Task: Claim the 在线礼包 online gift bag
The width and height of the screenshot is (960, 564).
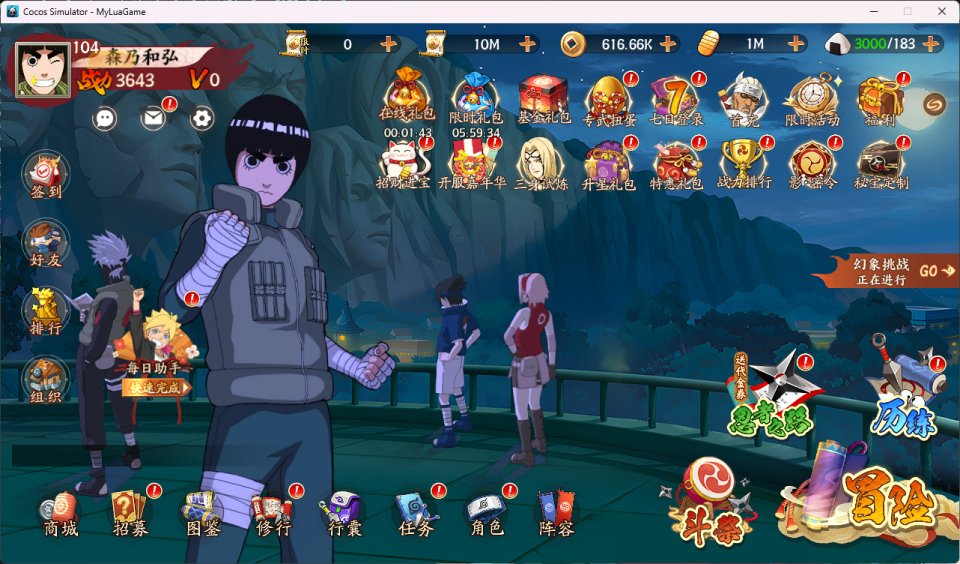Action: coord(407,97)
